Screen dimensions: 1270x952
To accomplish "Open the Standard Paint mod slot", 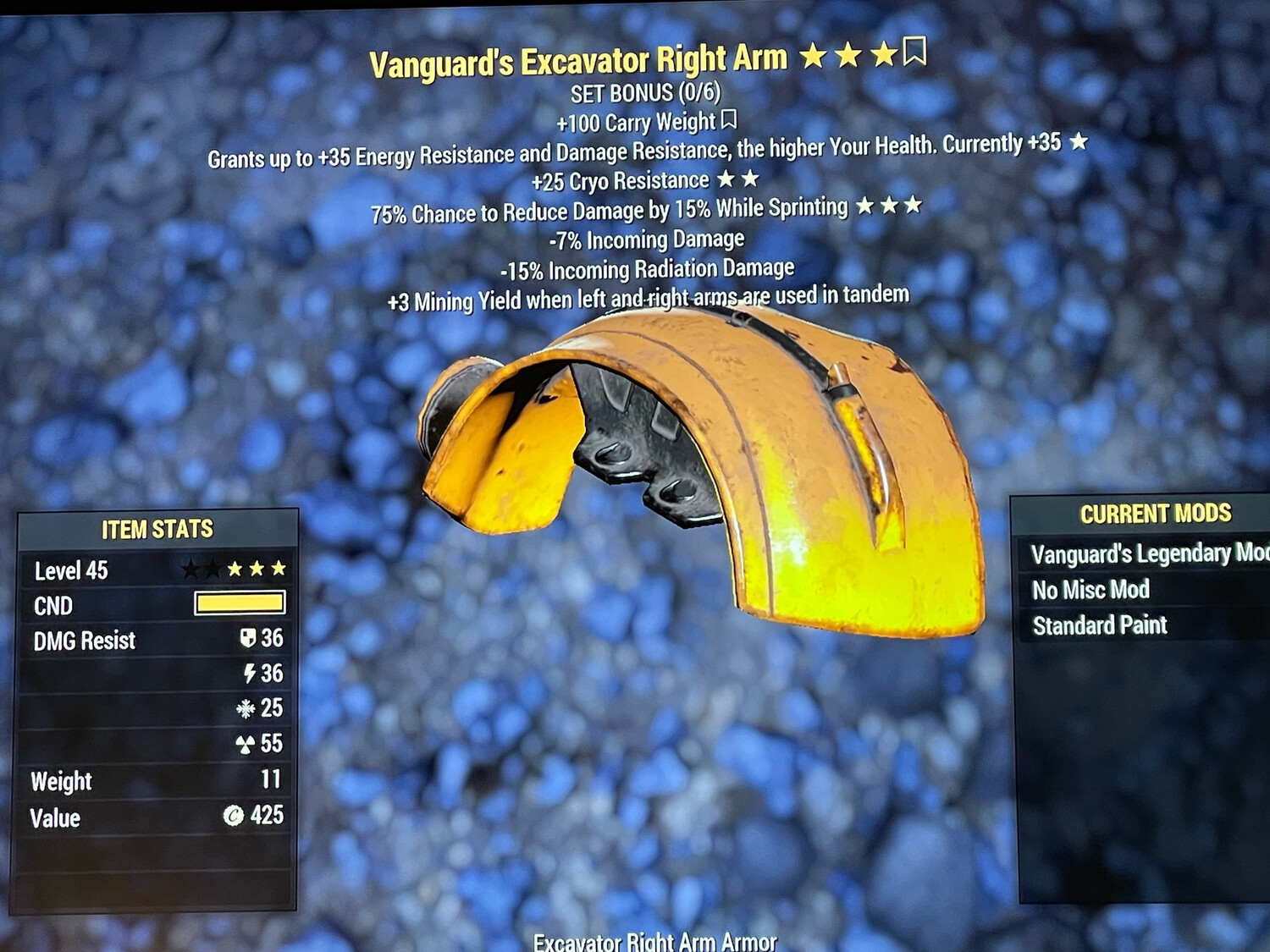I will 1100,625.
